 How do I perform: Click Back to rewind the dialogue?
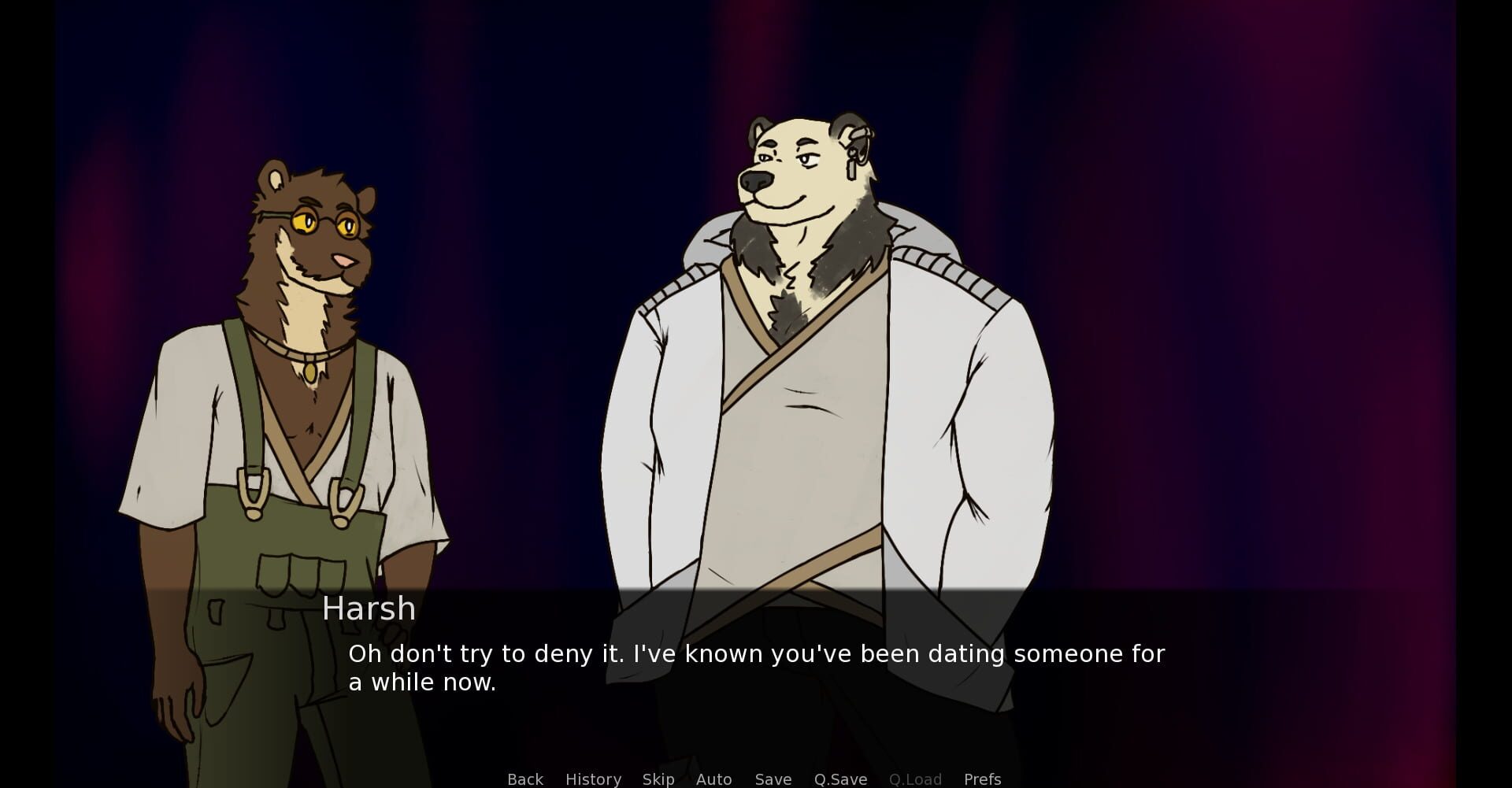tap(524, 779)
